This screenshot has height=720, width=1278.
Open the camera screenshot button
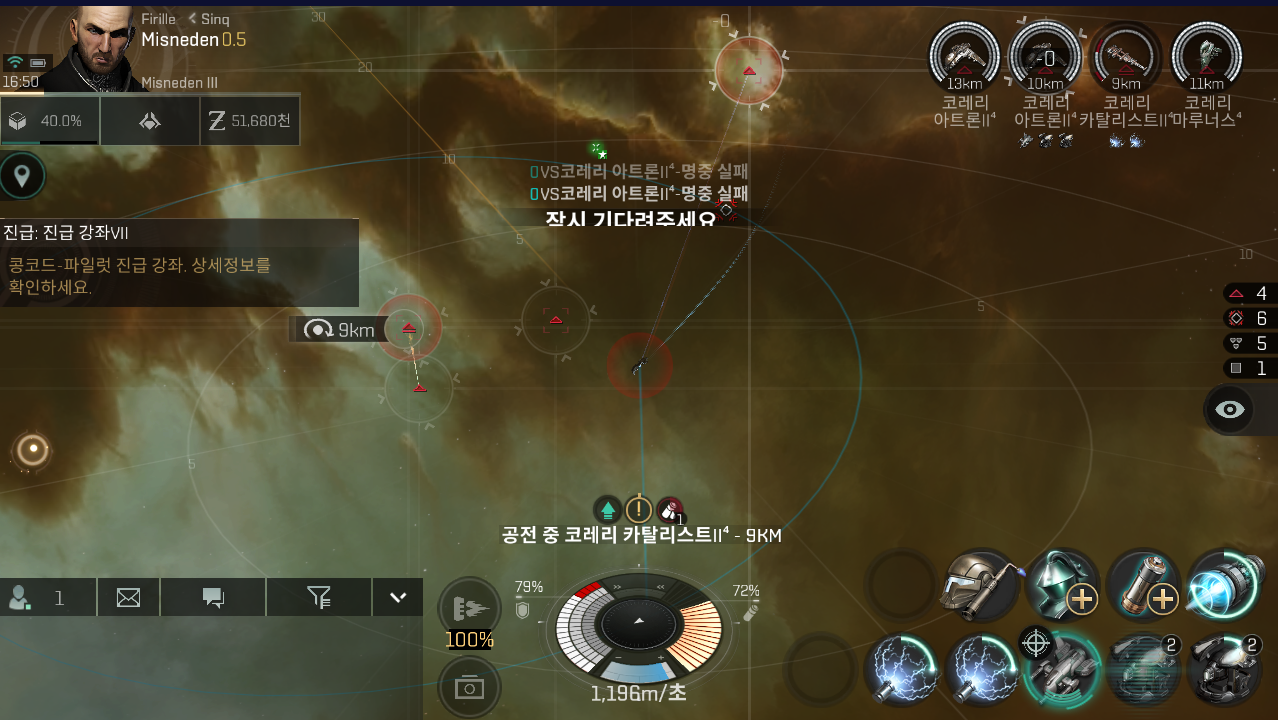click(x=468, y=688)
